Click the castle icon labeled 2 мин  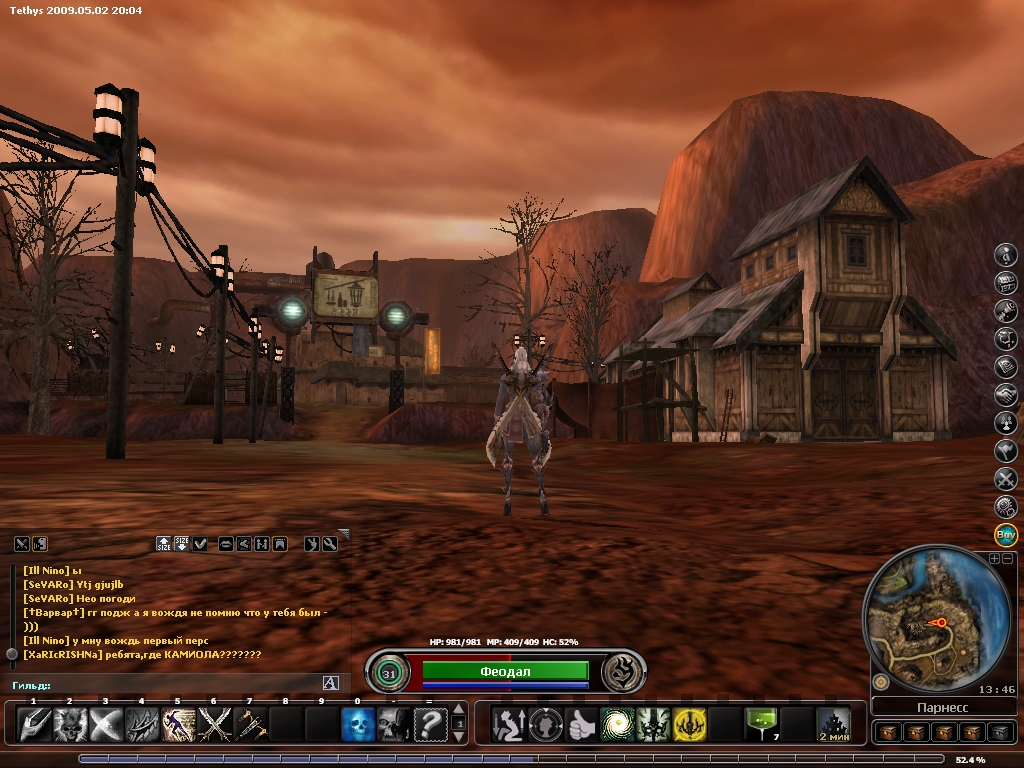click(833, 724)
